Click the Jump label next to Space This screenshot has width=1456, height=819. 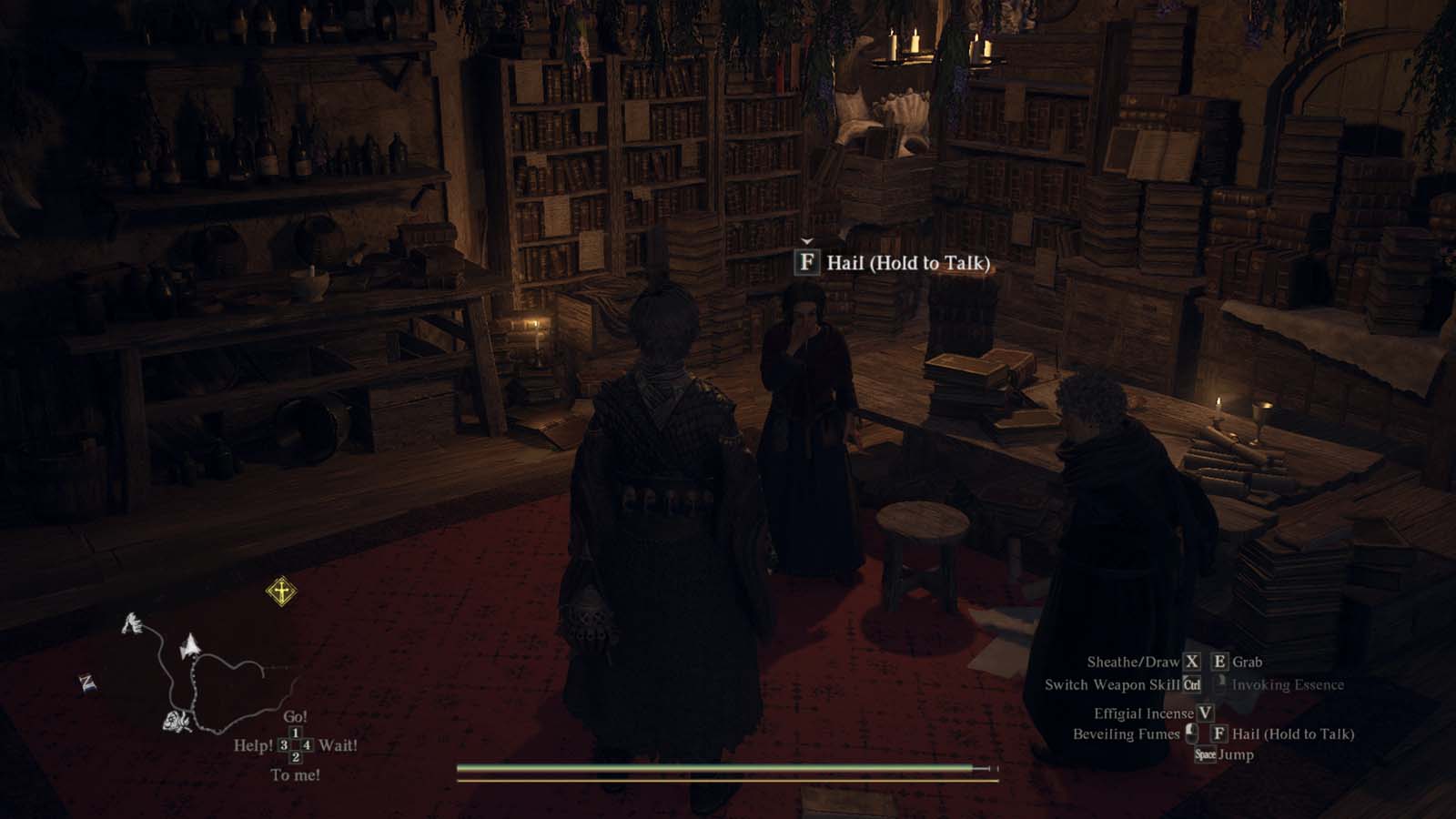1236,754
